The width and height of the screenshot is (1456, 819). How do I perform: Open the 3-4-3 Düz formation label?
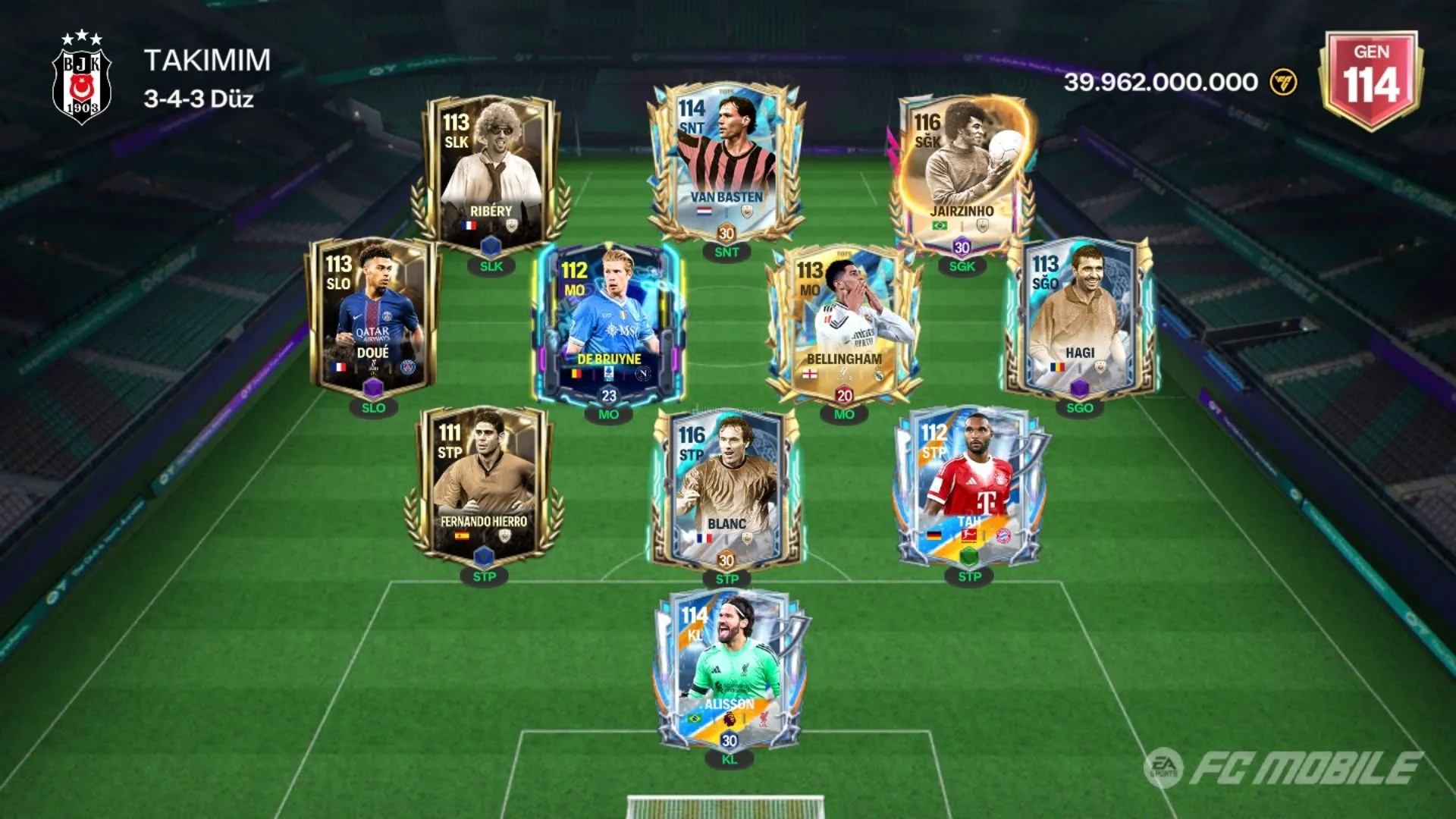coord(199,99)
